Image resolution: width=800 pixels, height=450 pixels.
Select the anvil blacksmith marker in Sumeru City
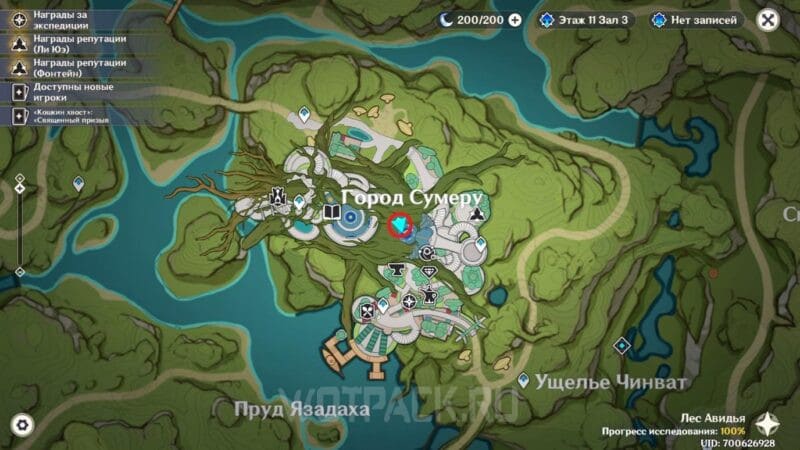coord(398,267)
